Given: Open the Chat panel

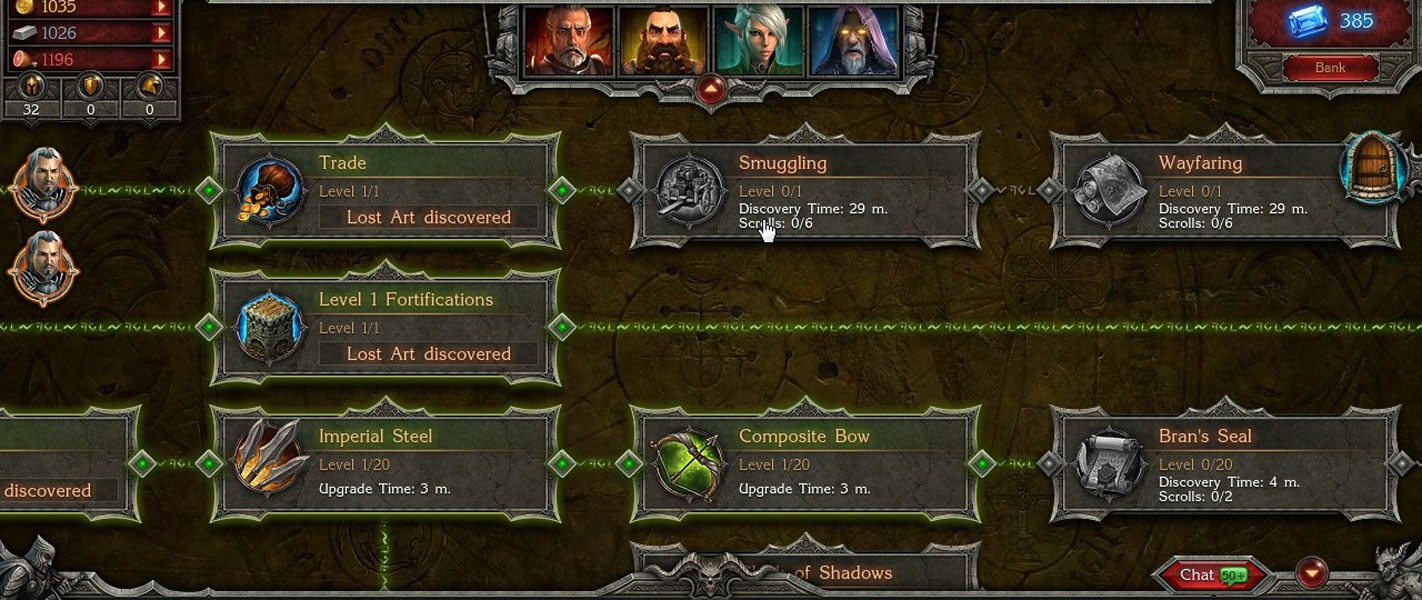Looking at the screenshot, I should (1210, 575).
